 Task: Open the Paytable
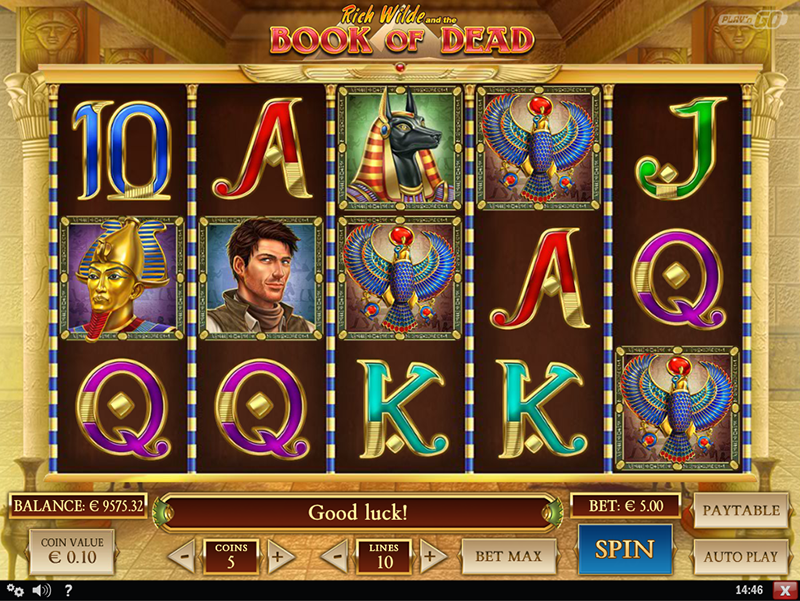[x=741, y=510]
